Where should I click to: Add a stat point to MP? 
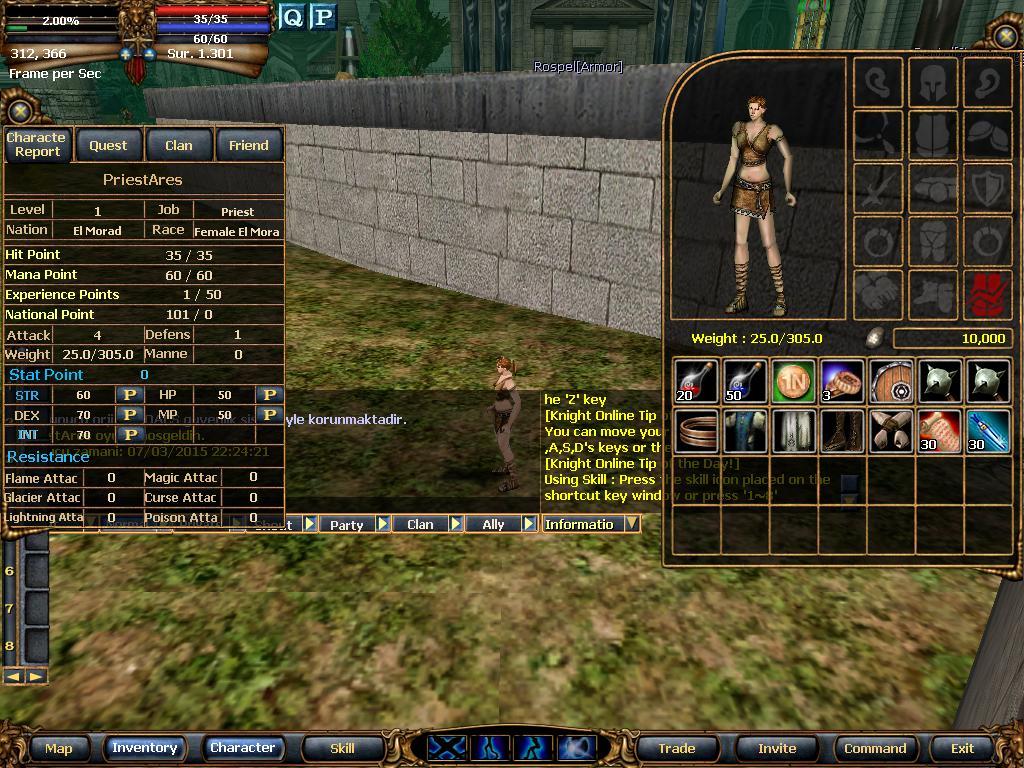coord(269,414)
